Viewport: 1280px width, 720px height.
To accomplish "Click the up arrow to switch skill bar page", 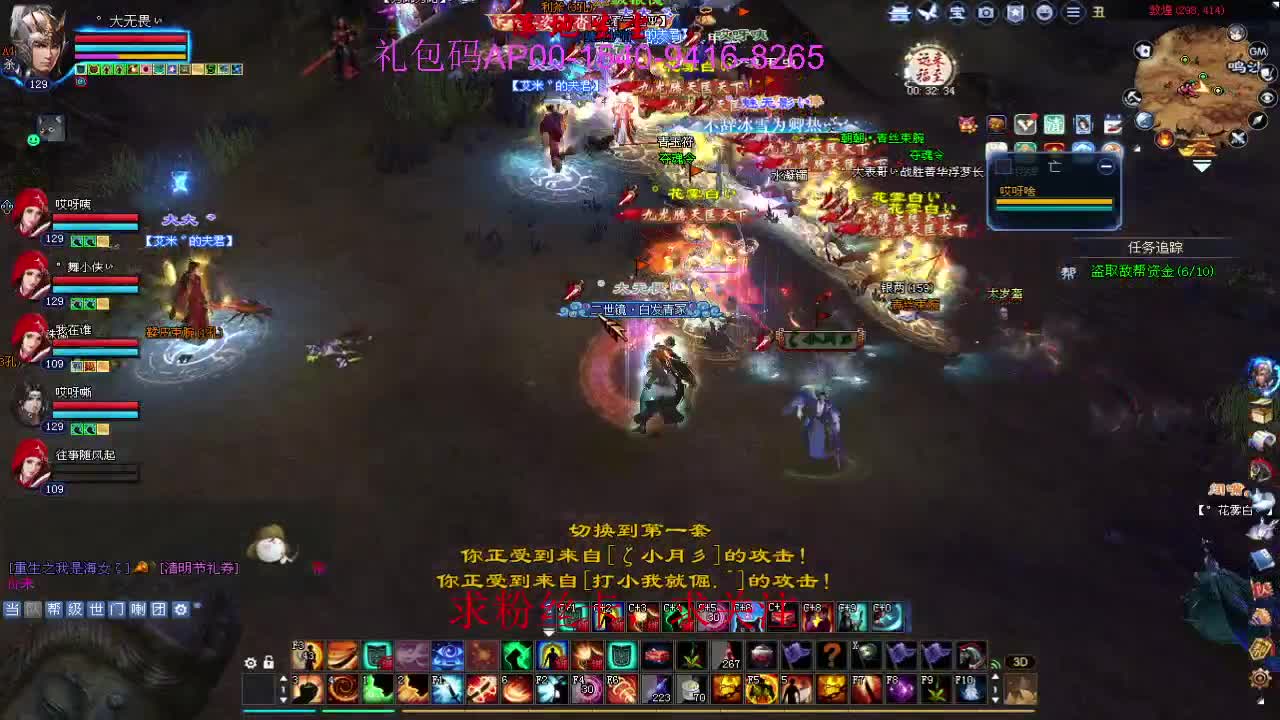I will pyautogui.click(x=283, y=680).
